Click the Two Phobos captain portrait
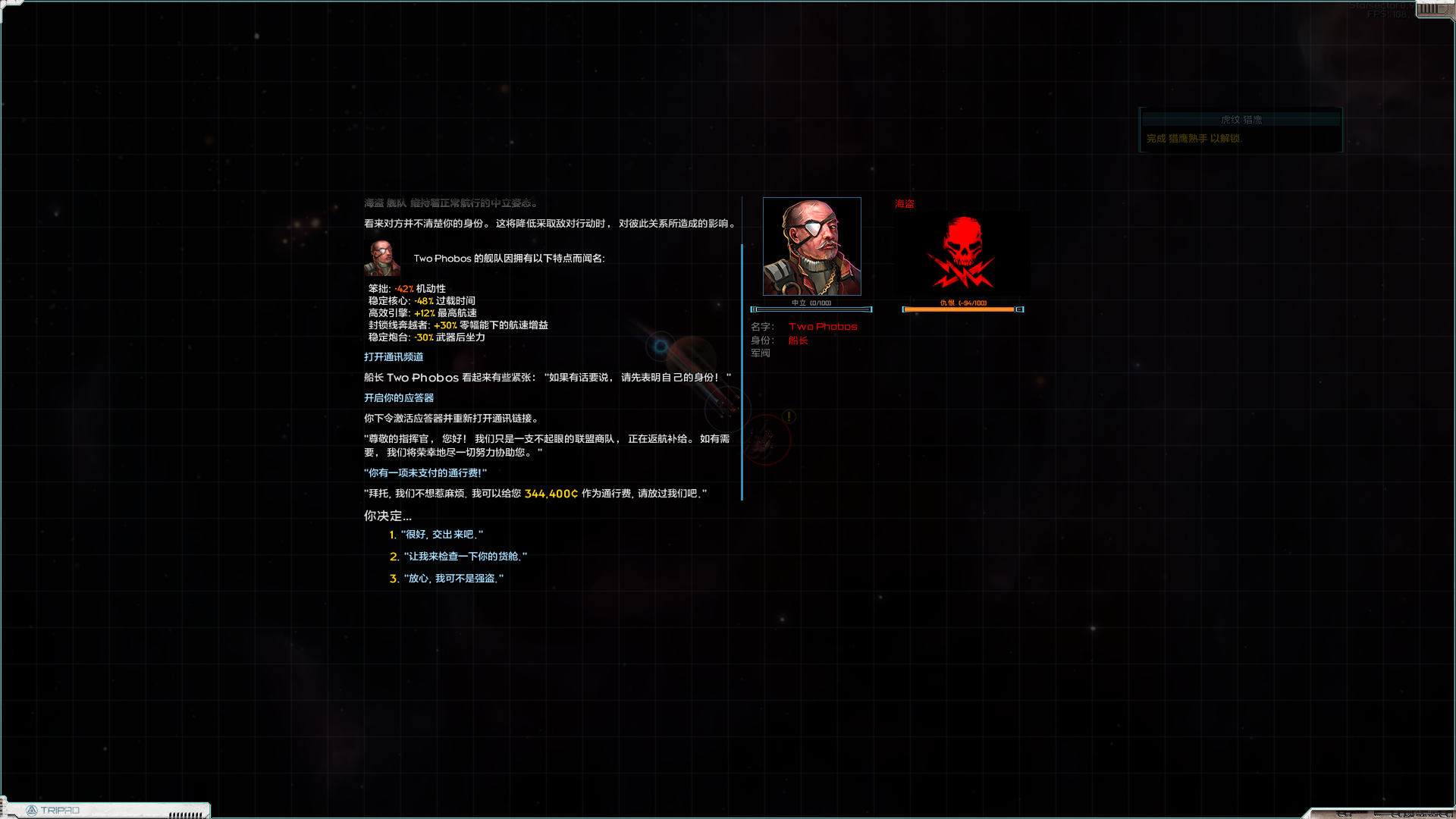Screen dimensions: 1456x819 (x=811, y=246)
